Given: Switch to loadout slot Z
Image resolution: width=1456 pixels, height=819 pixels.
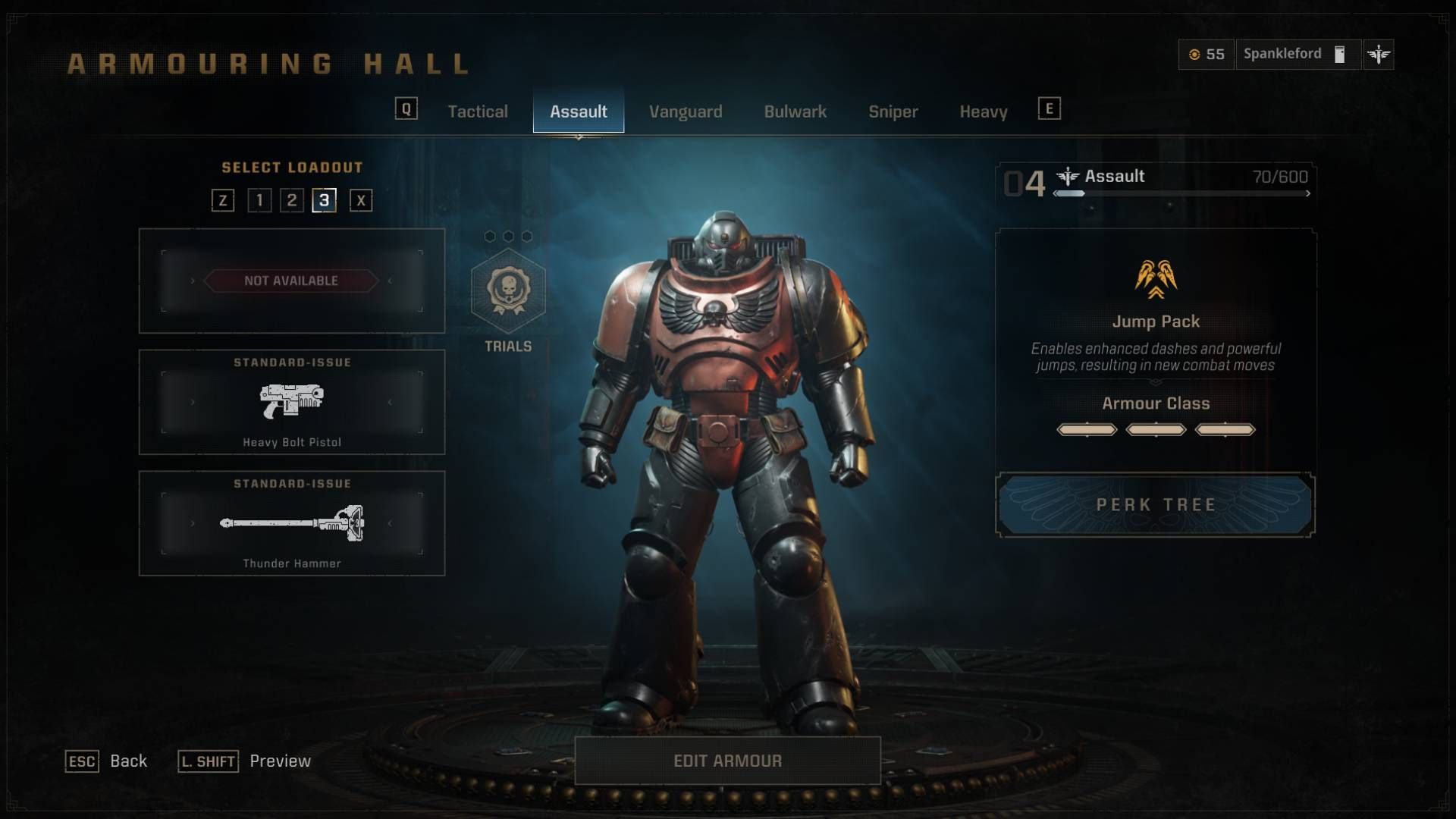Looking at the screenshot, I should (x=223, y=200).
